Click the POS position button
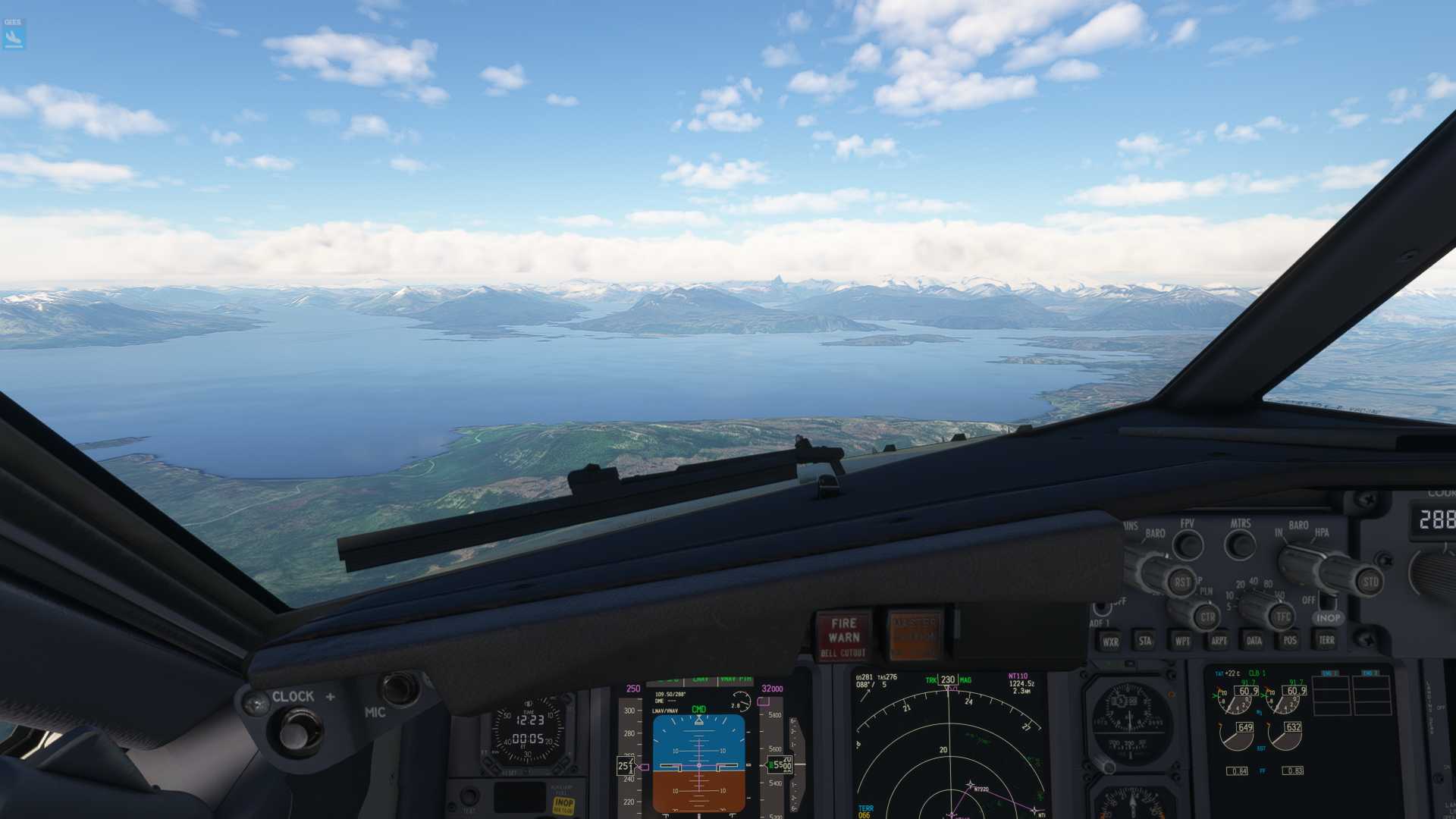Image resolution: width=1456 pixels, height=819 pixels. tap(1290, 641)
